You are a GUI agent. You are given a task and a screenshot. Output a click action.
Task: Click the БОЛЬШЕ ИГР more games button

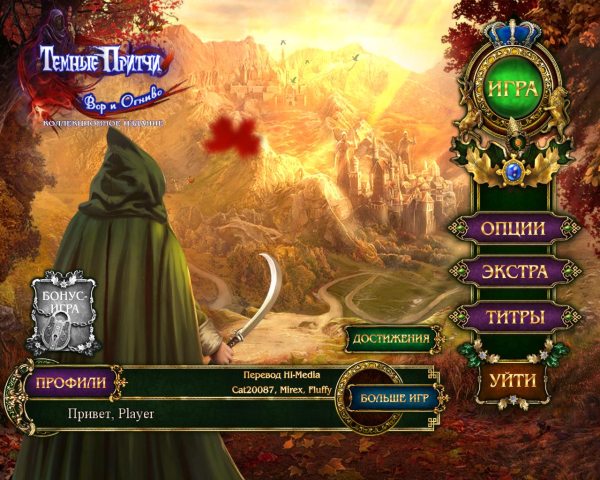(390, 398)
